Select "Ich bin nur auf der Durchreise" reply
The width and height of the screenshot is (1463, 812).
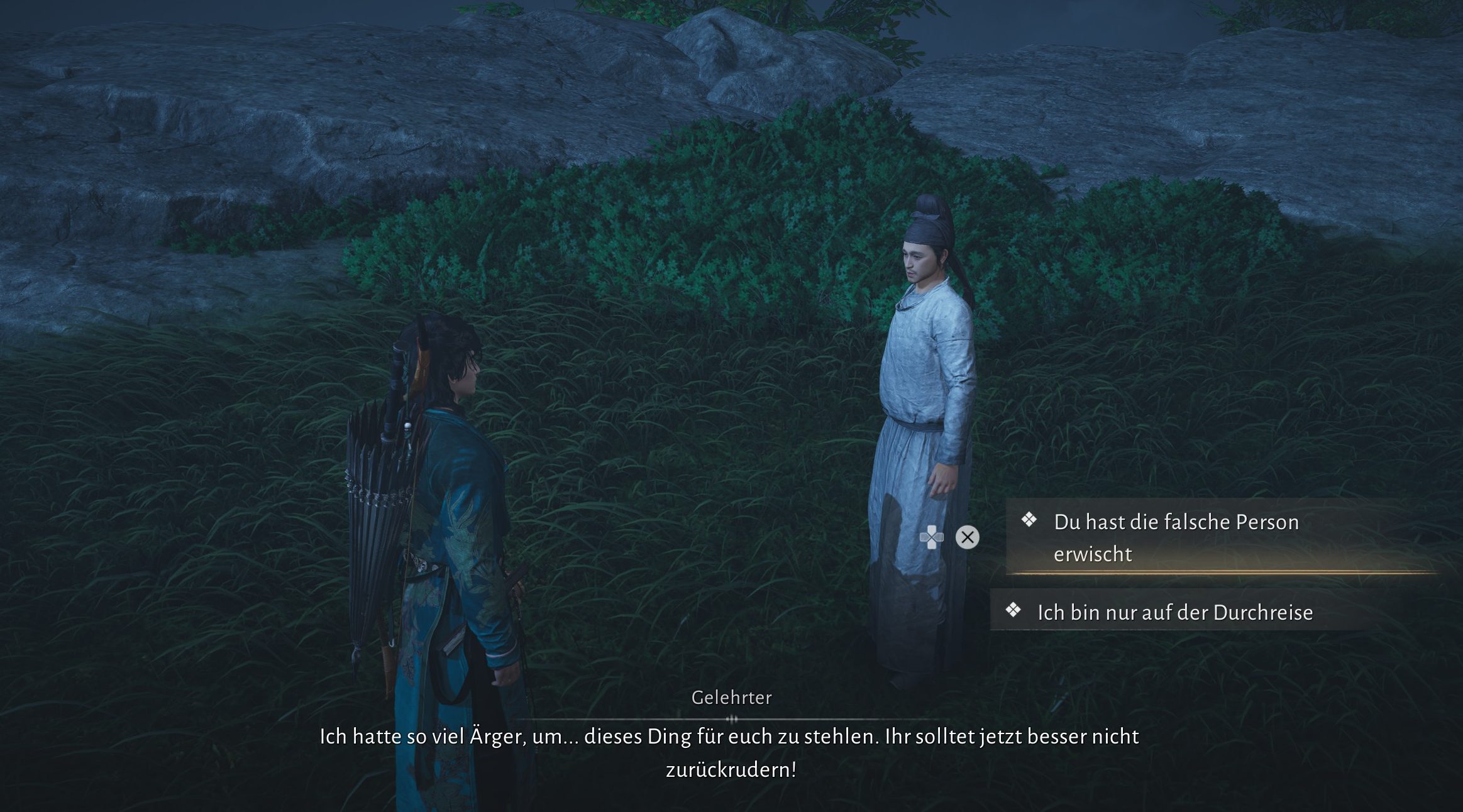click(x=1174, y=612)
